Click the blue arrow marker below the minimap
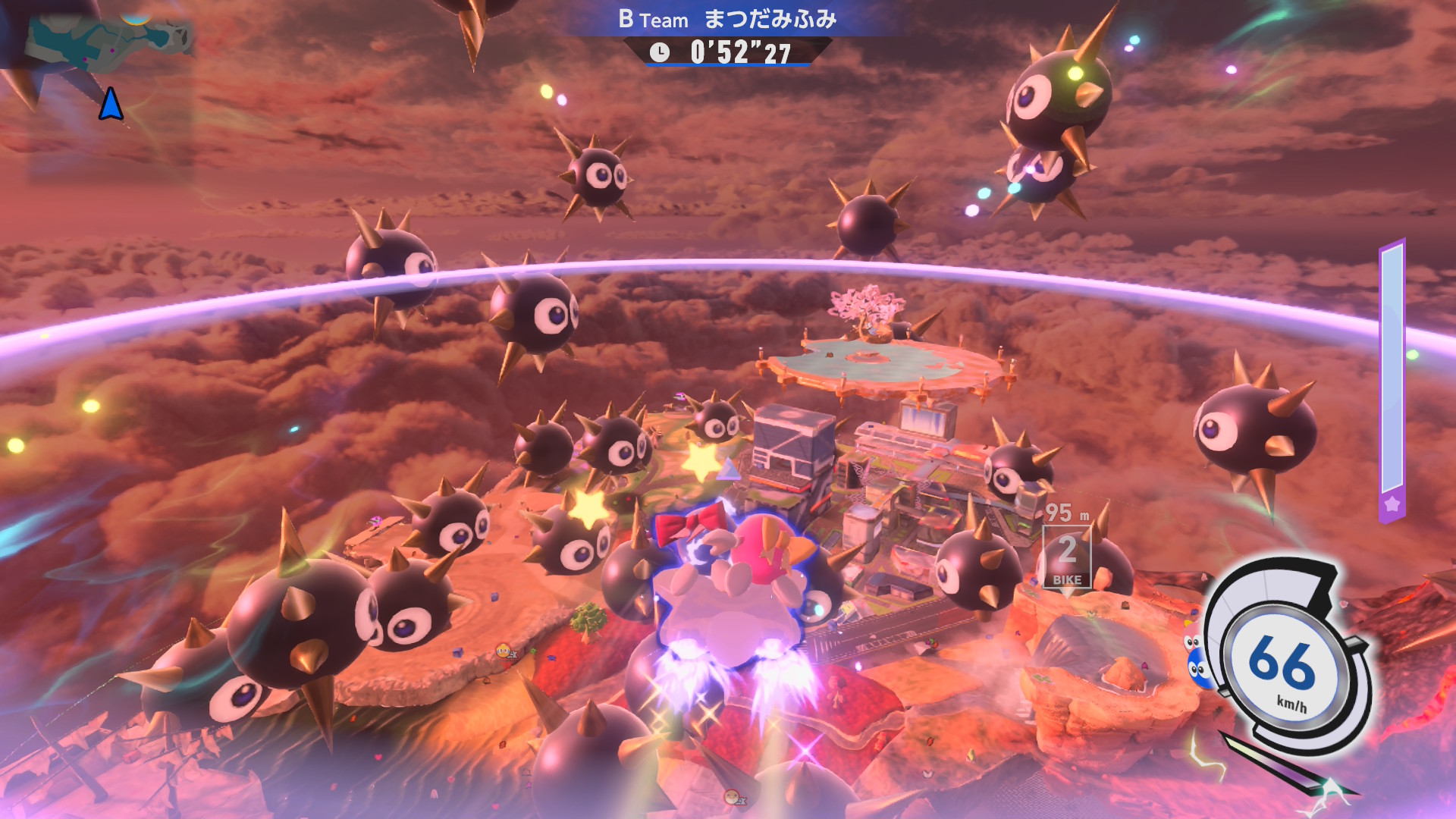This screenshot has width=1456, height=819. 111,104
